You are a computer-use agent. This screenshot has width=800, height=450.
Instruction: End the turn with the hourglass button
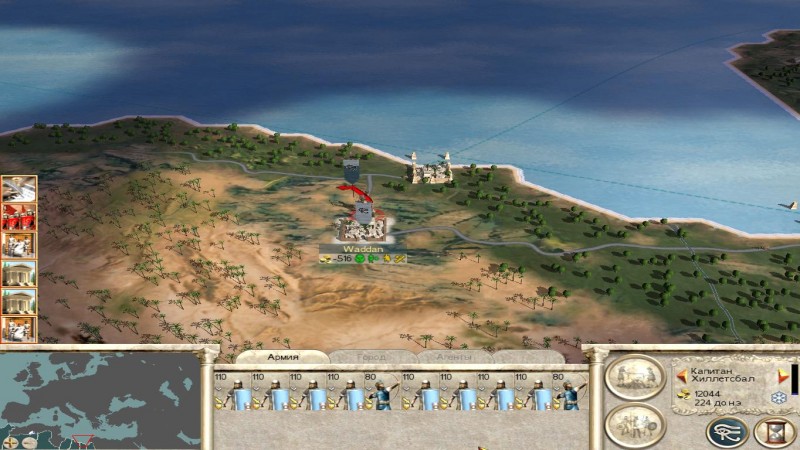[x=773, y=431]
